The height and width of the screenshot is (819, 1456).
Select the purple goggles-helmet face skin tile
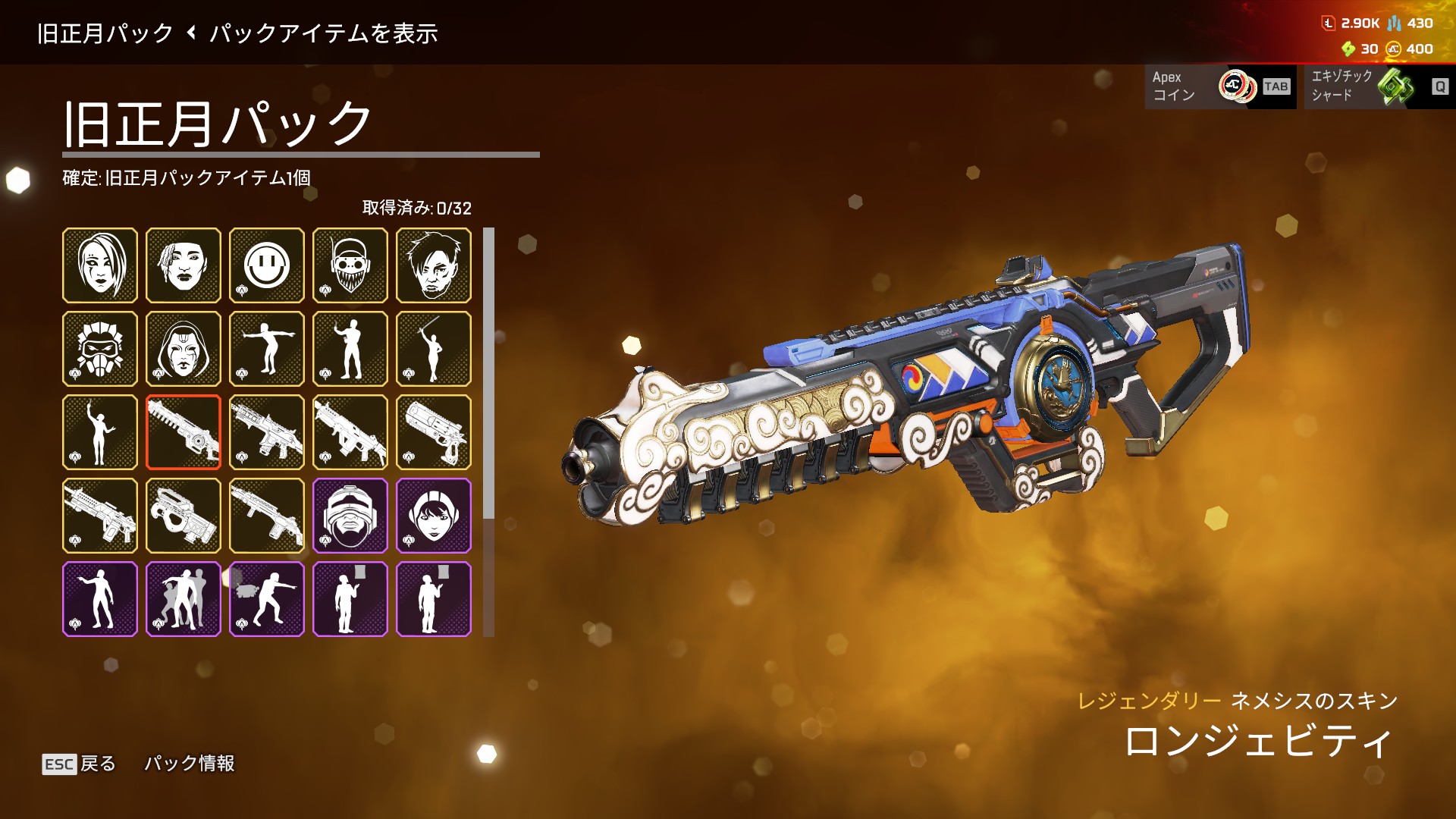[x=350, y=516]
